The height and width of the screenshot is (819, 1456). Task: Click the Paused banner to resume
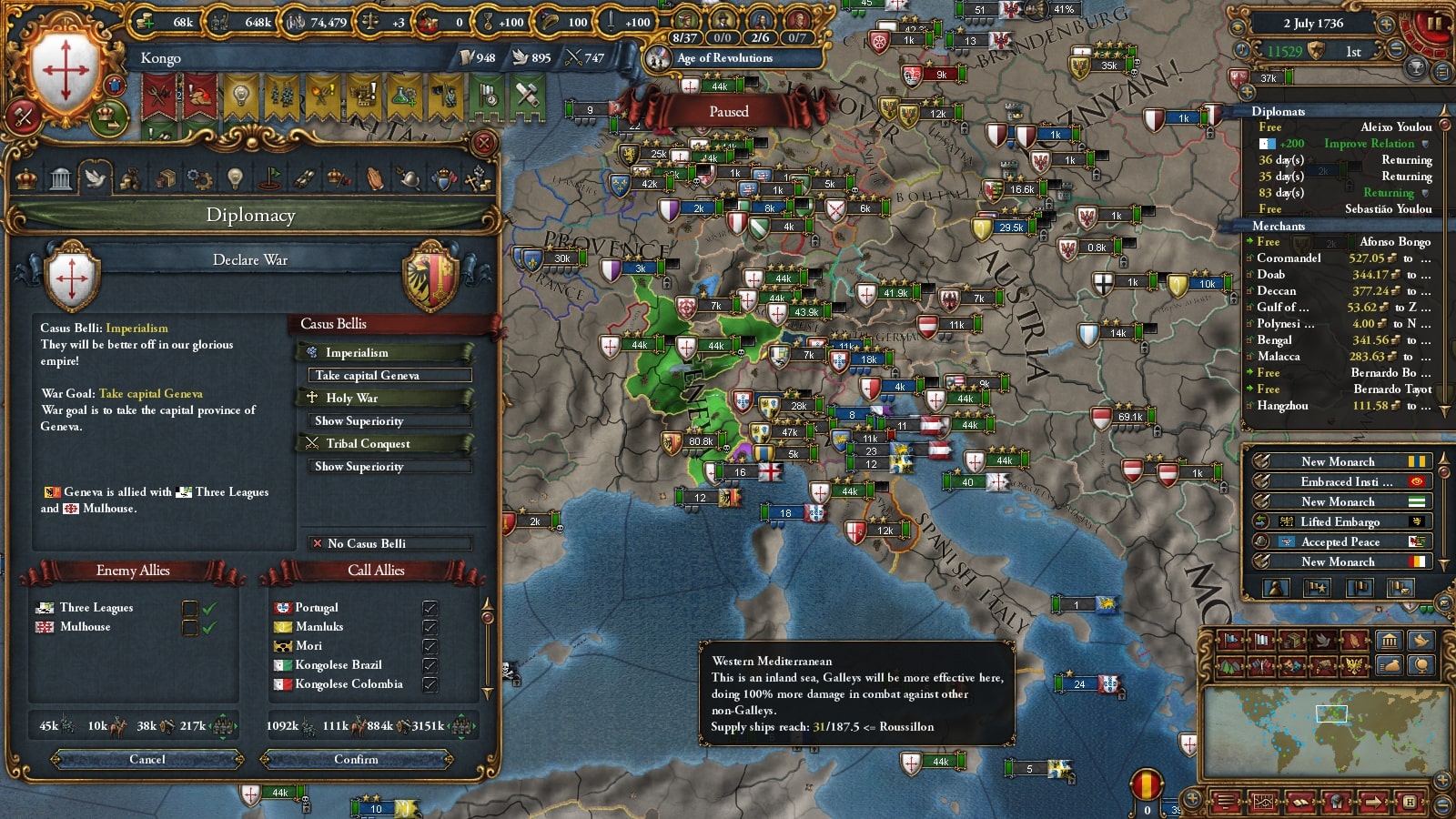pyautogui.click(x=729, y=111)
